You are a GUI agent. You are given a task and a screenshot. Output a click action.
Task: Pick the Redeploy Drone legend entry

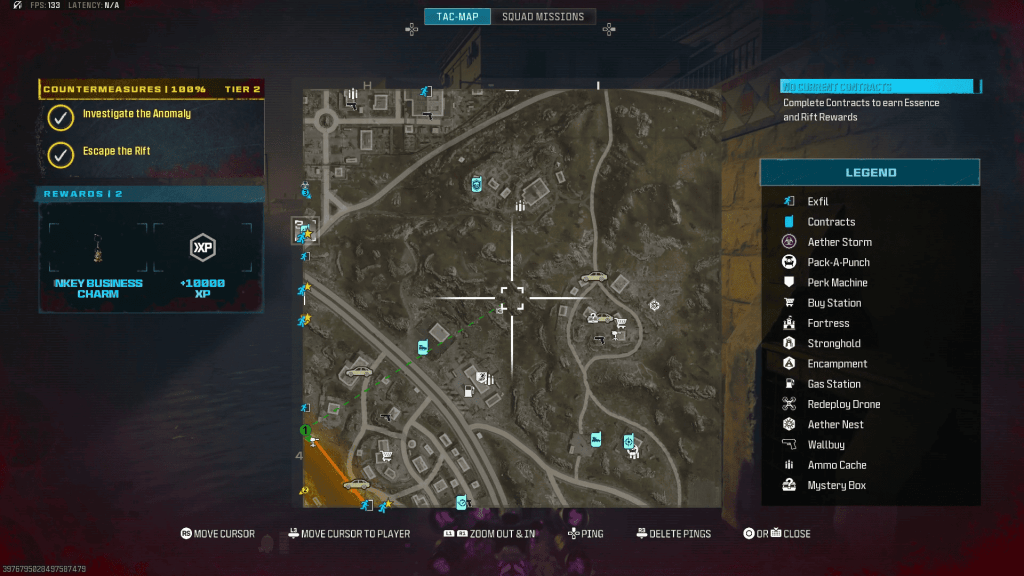coord(843,405)
